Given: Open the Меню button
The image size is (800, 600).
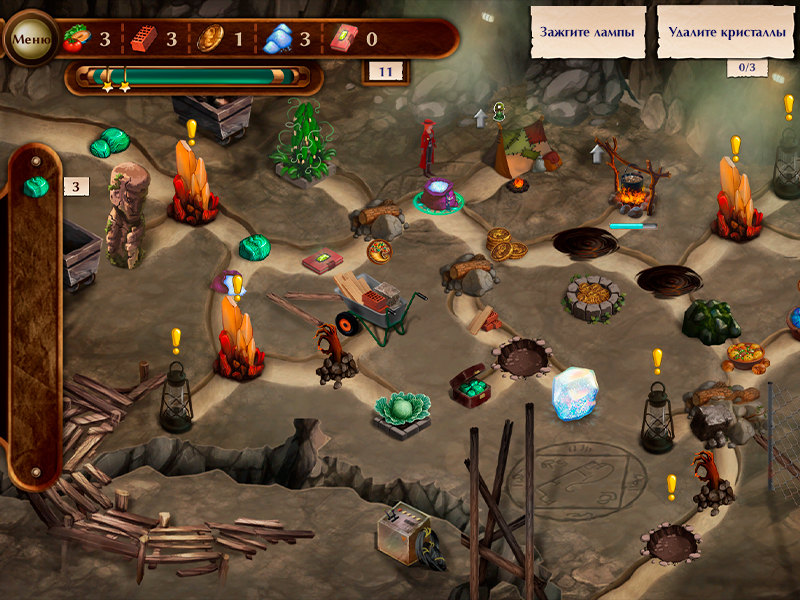Looking at the screenshot, I should 31,40.
